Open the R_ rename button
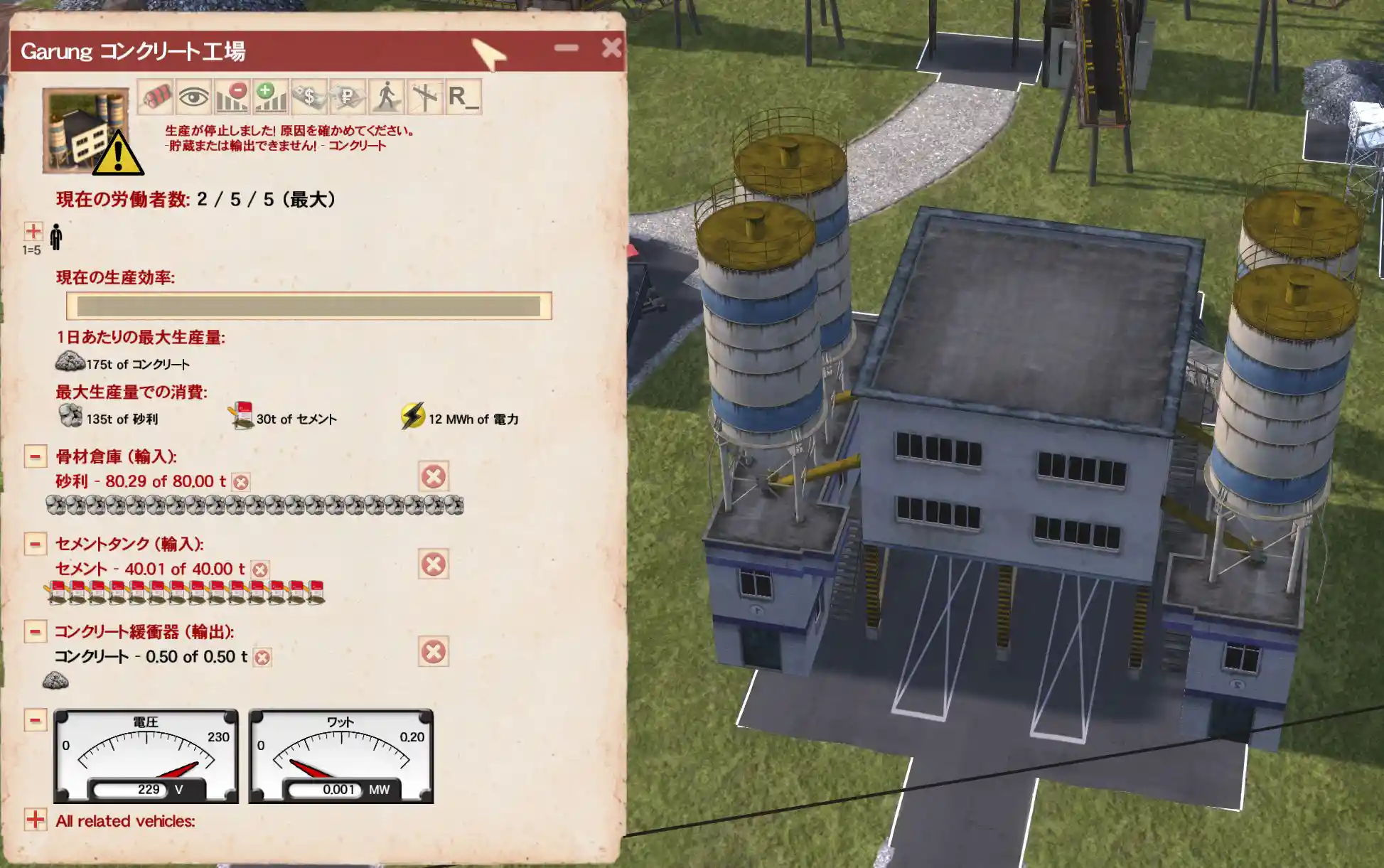Viewport: 1384px width, 868px height. click(x=463, y=97)
